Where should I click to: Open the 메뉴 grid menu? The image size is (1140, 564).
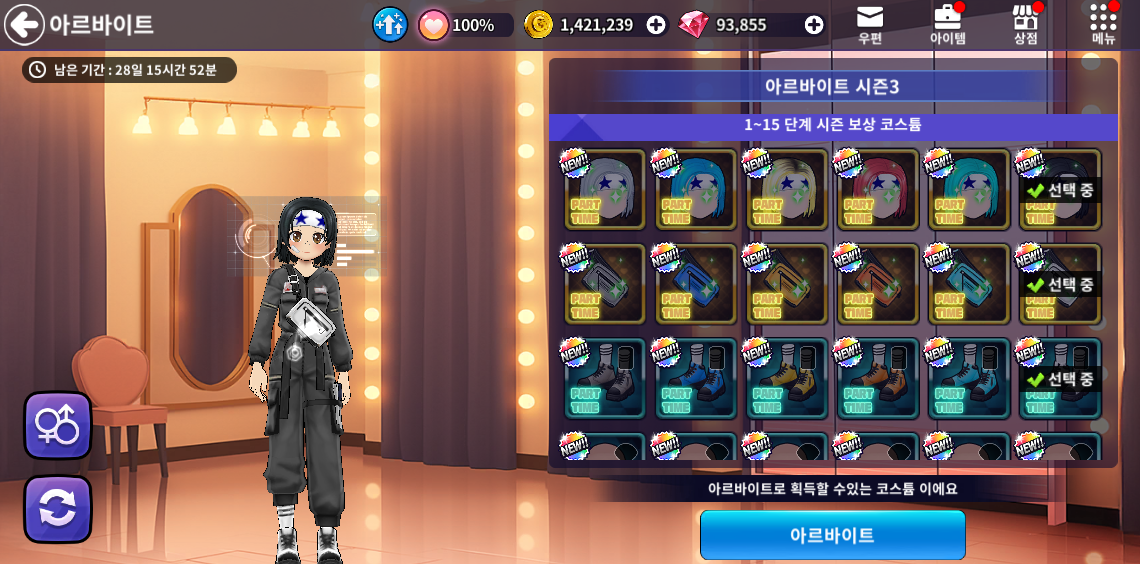pos(1103,24)
